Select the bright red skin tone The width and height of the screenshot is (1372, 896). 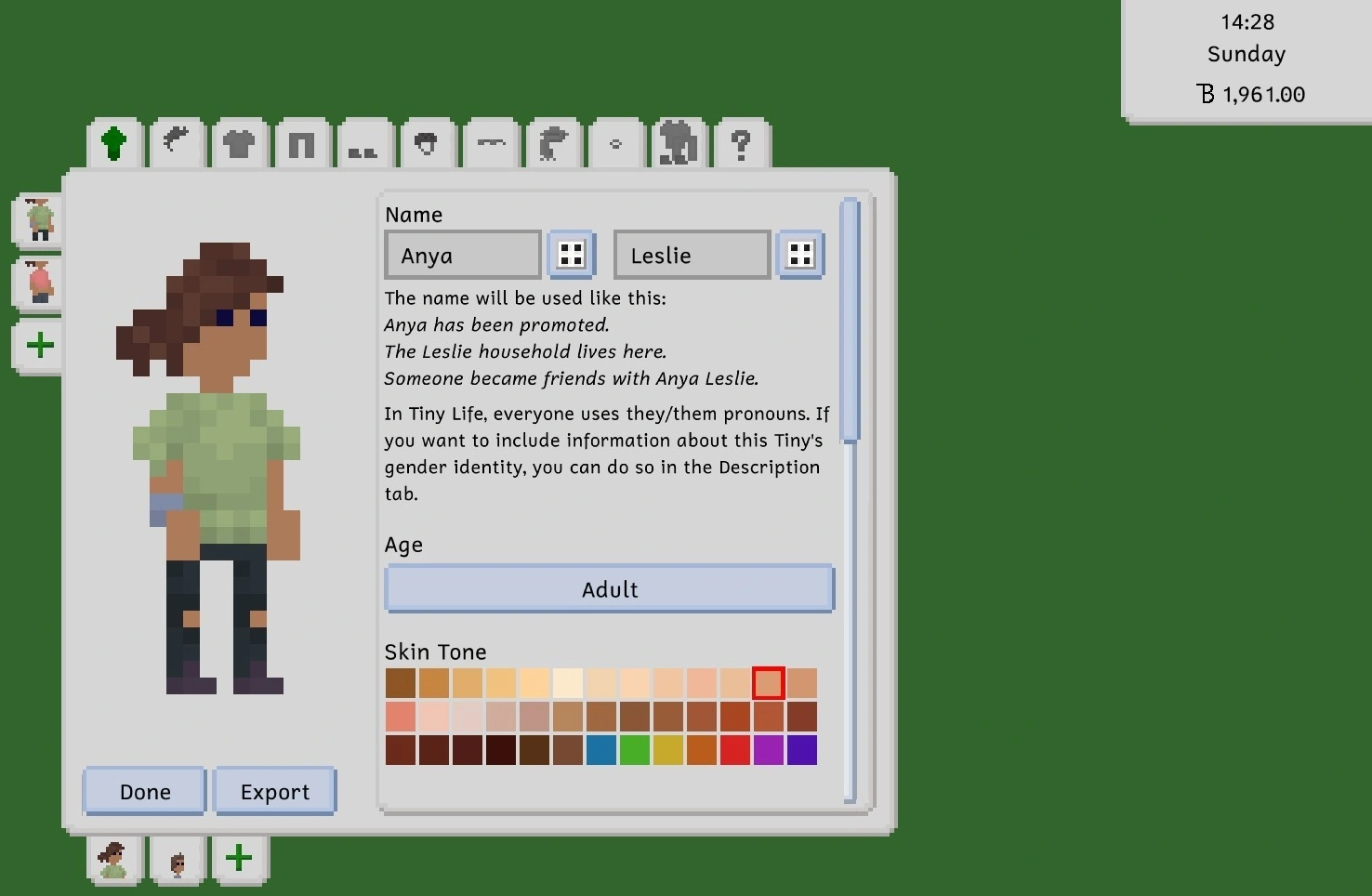(735, 750)
